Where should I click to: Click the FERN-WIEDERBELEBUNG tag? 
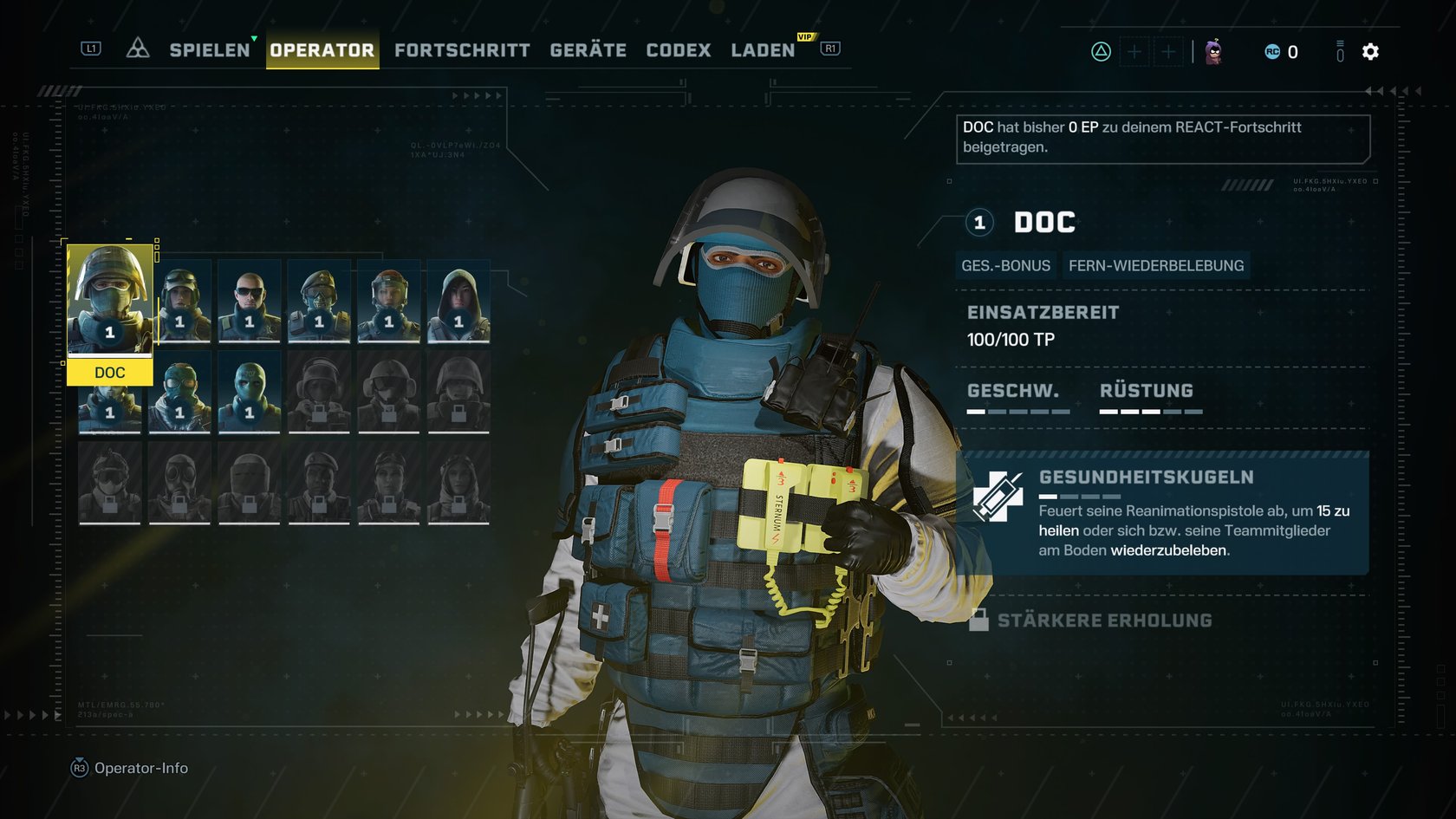[x=1155, y=266]
